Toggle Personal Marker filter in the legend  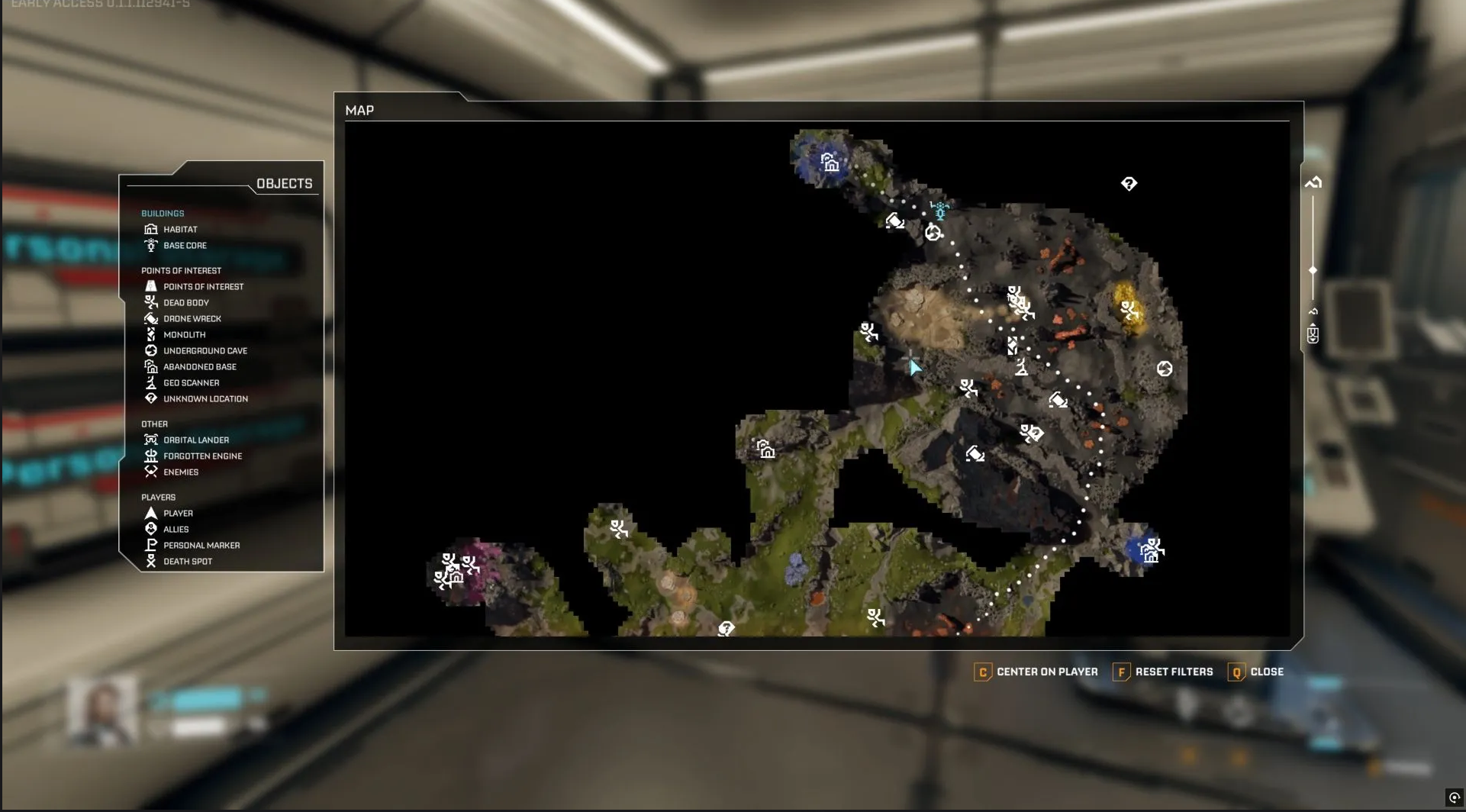(x=201, y=546)
